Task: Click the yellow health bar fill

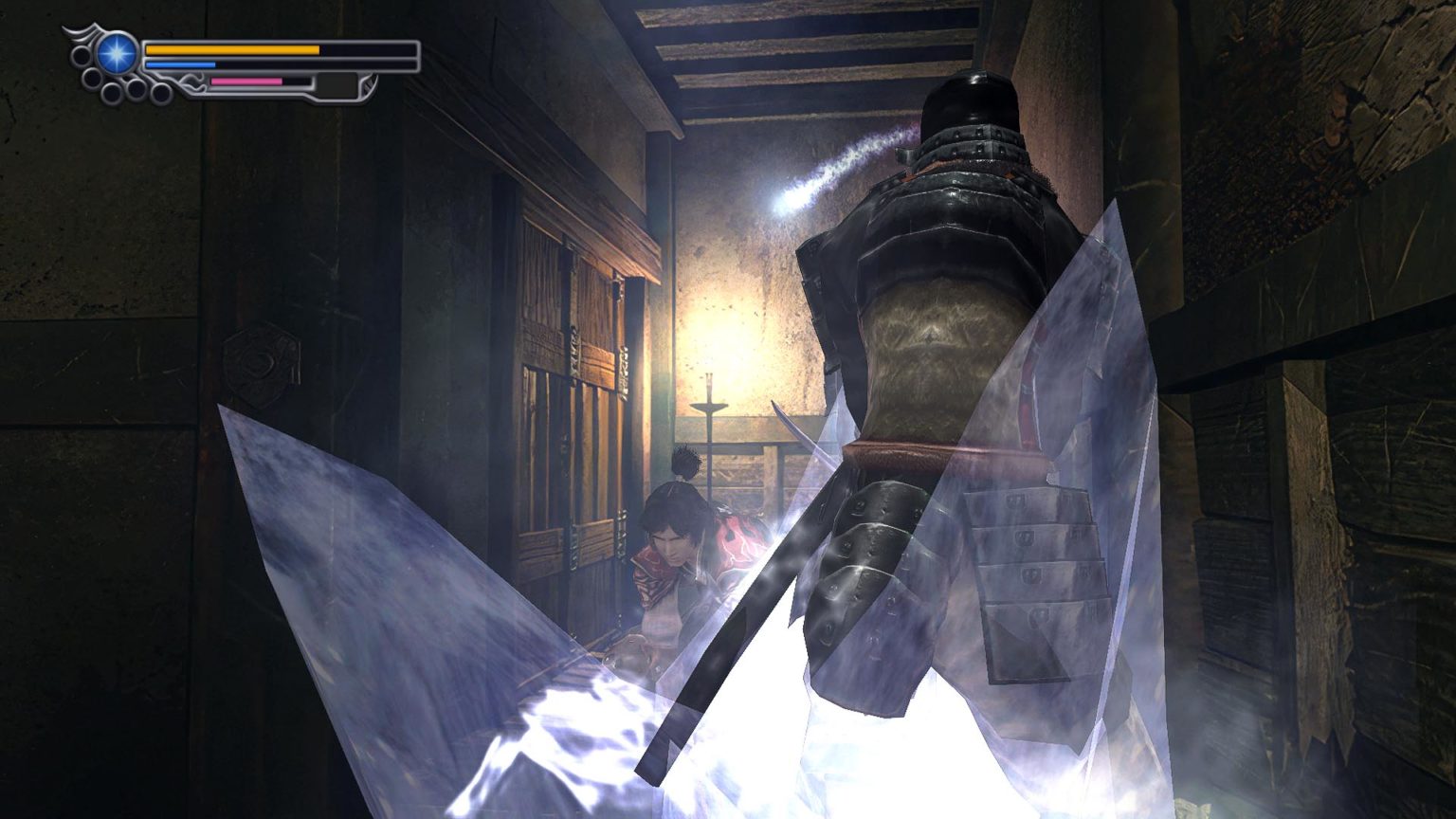Action: [x=232, y=49]
